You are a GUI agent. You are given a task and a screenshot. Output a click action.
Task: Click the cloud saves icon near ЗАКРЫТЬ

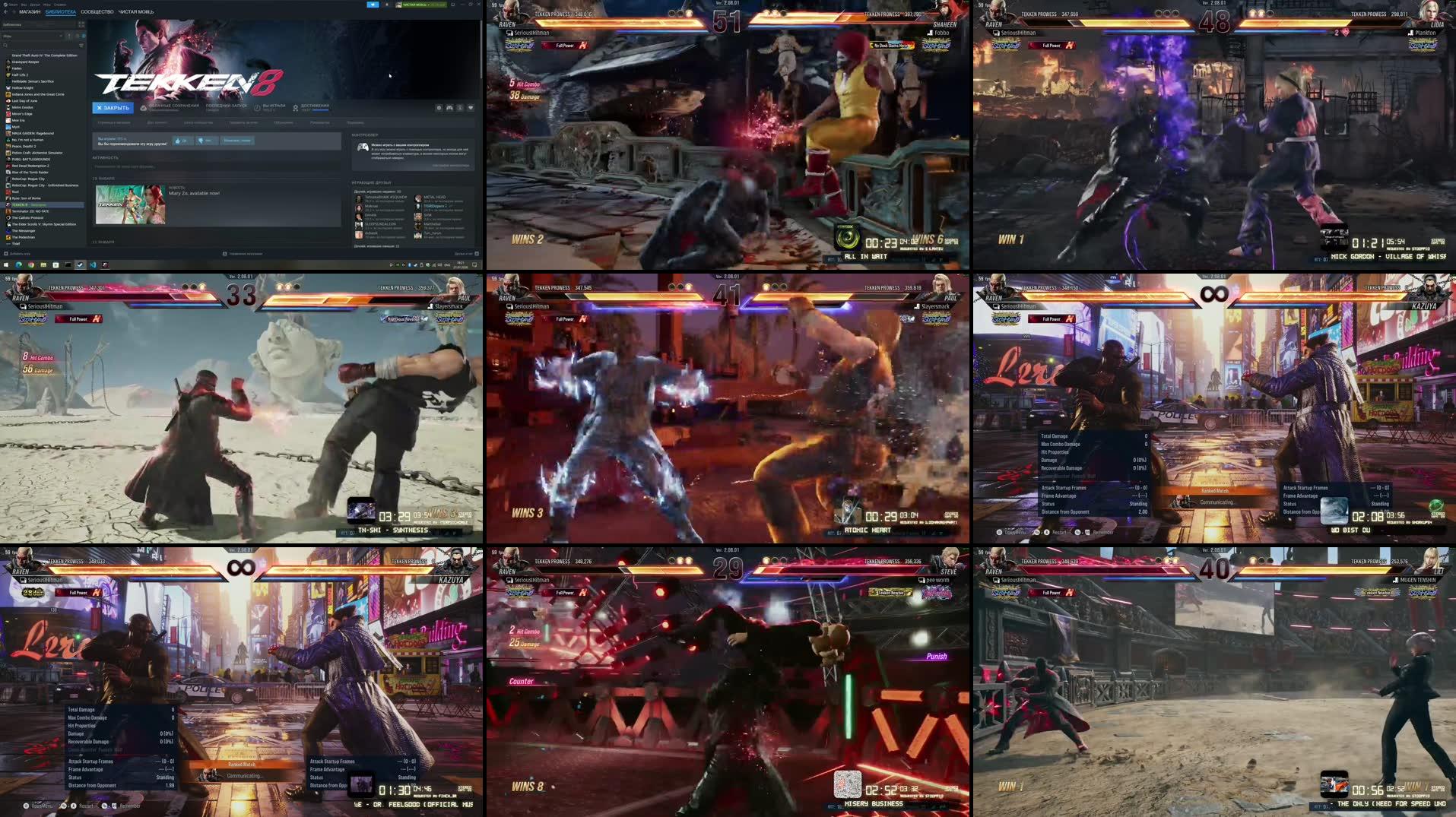click(144, 108)
